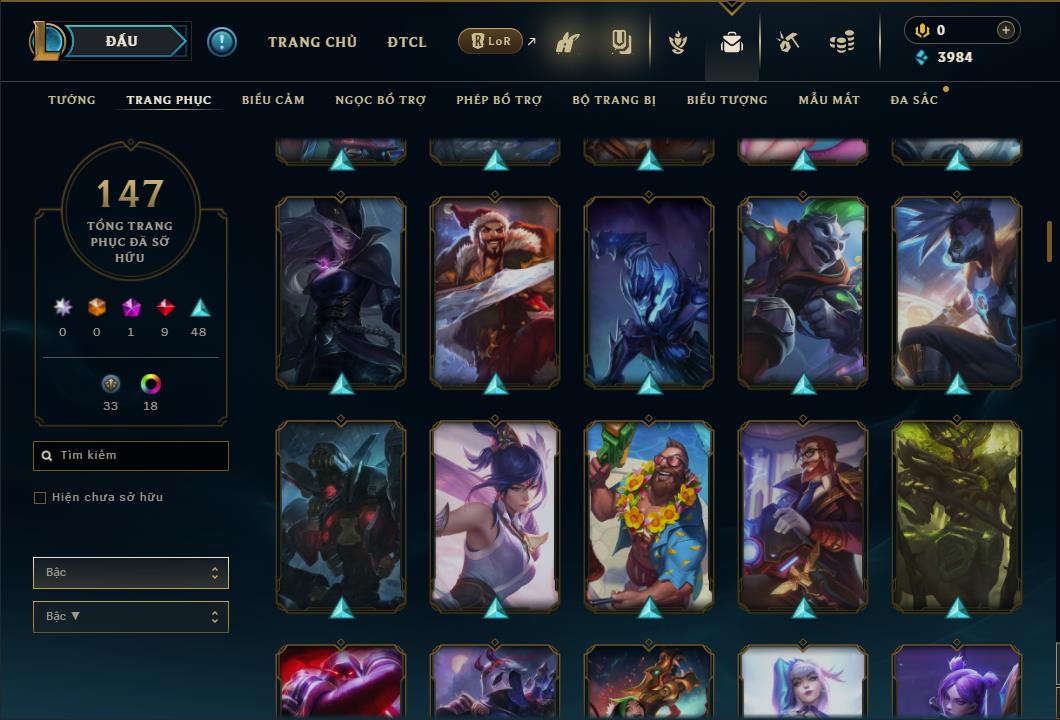Click the ĐẤU play button
Viewport: 1060px width, 720px height.
click(x=122, y=41)
